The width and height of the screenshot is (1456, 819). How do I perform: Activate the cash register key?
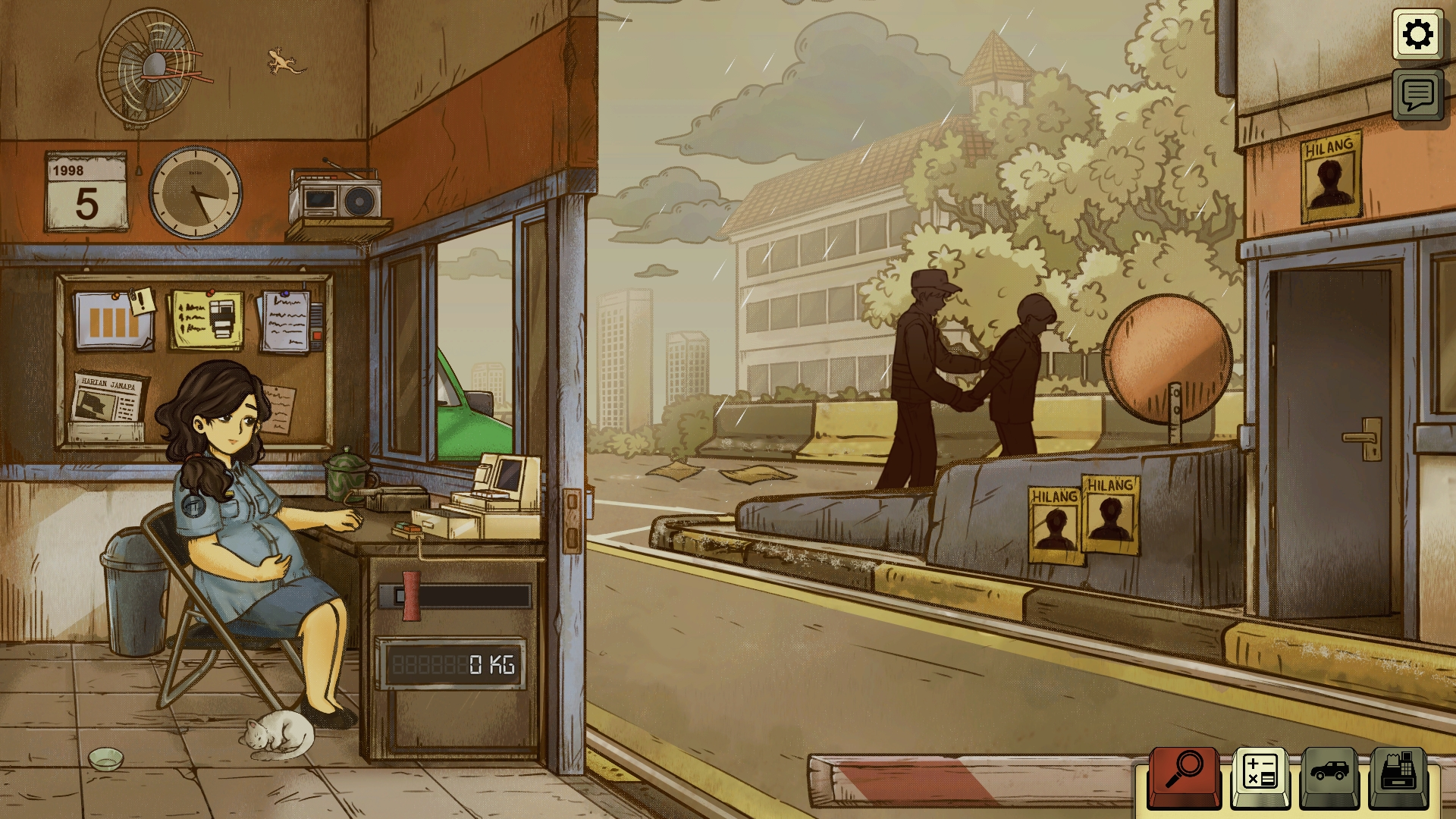pyautogui.click(x=1400, y=773)
